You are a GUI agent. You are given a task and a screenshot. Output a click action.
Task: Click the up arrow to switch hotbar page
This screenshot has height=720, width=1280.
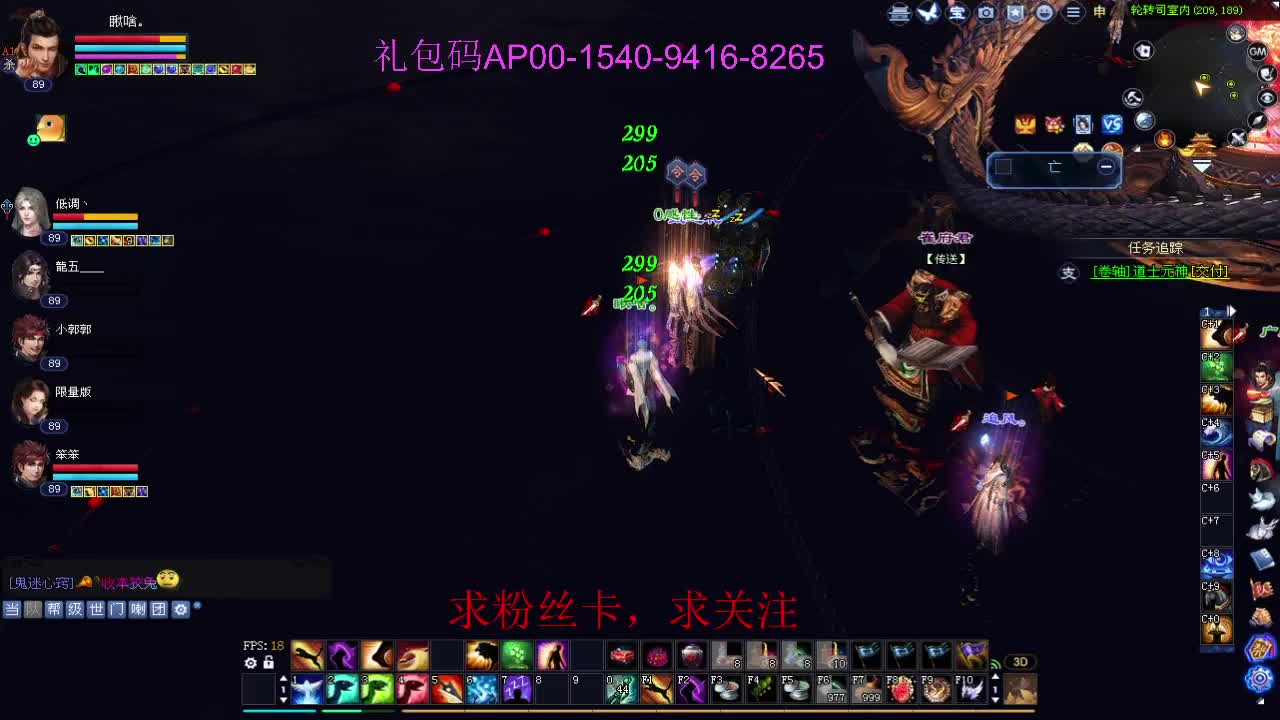pos(284,678)
